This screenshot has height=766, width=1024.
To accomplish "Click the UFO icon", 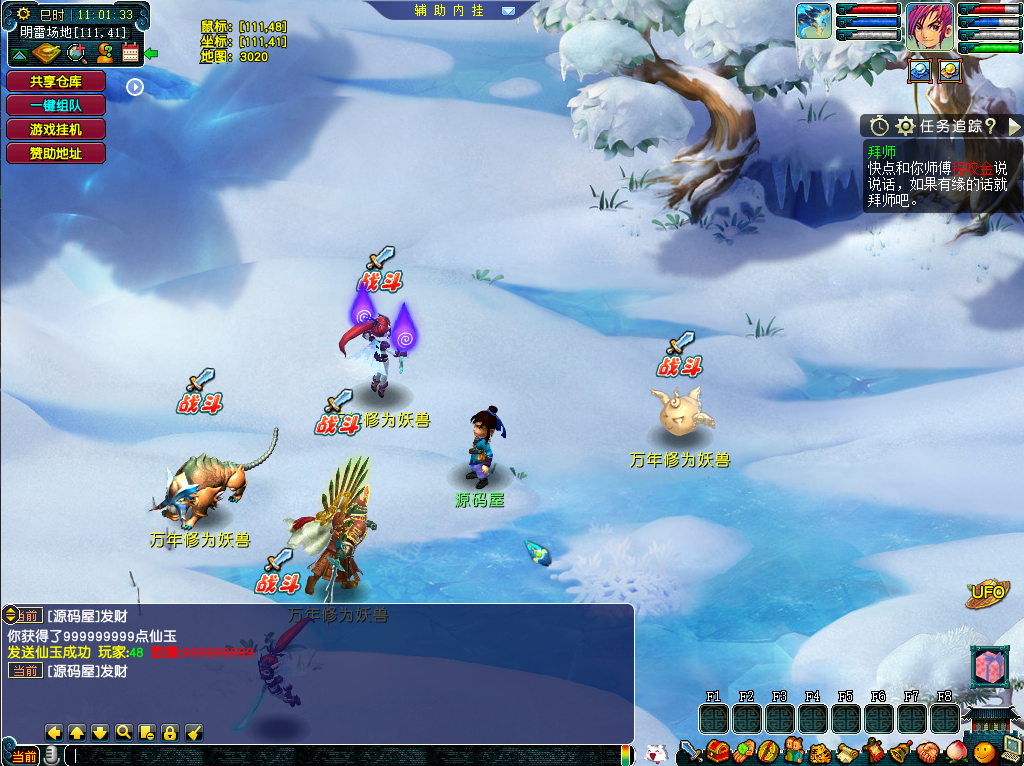I will pyautogui.click(x=987, y=594).
